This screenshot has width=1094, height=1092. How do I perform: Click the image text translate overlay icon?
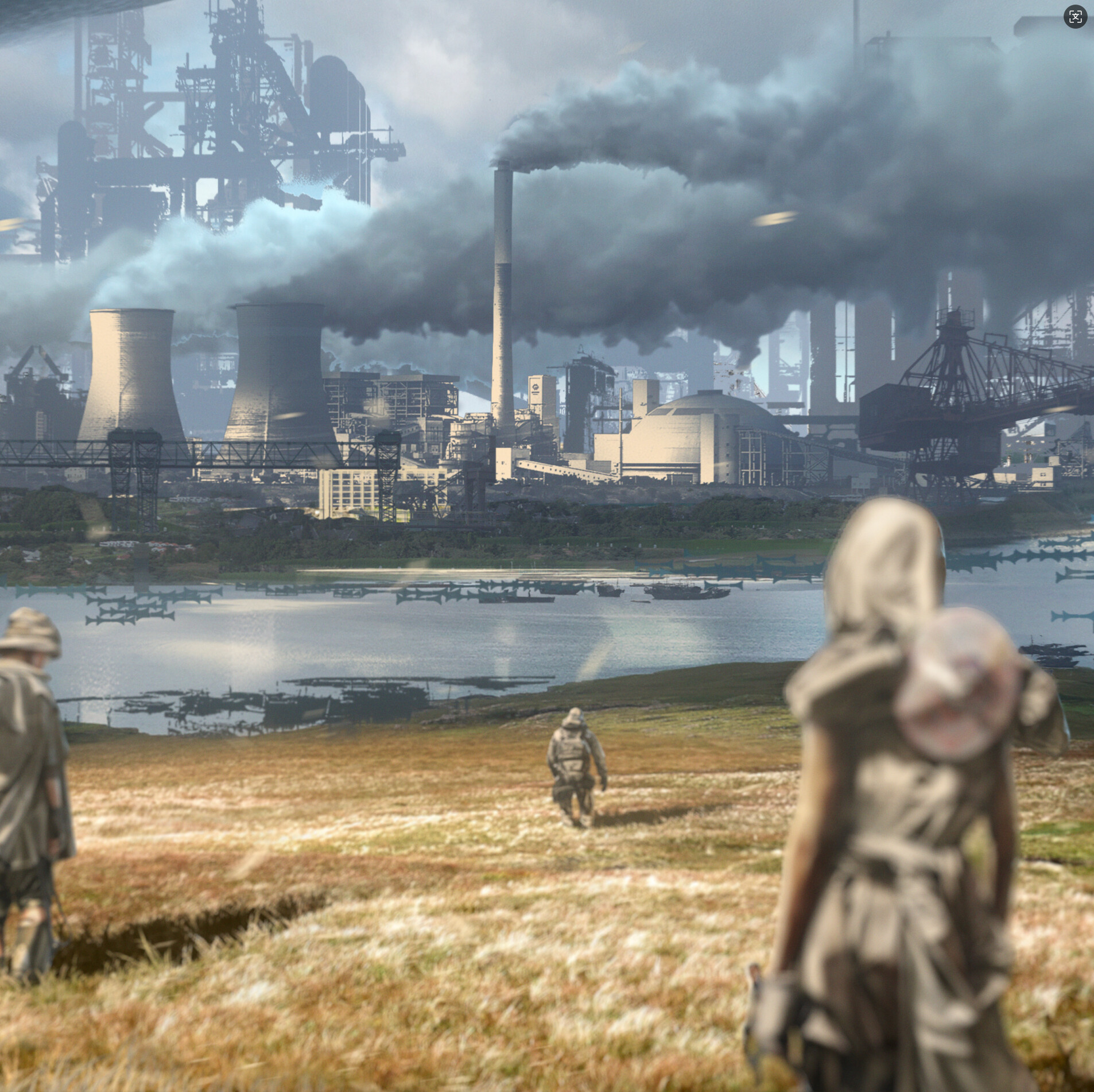pos(1075,17)
